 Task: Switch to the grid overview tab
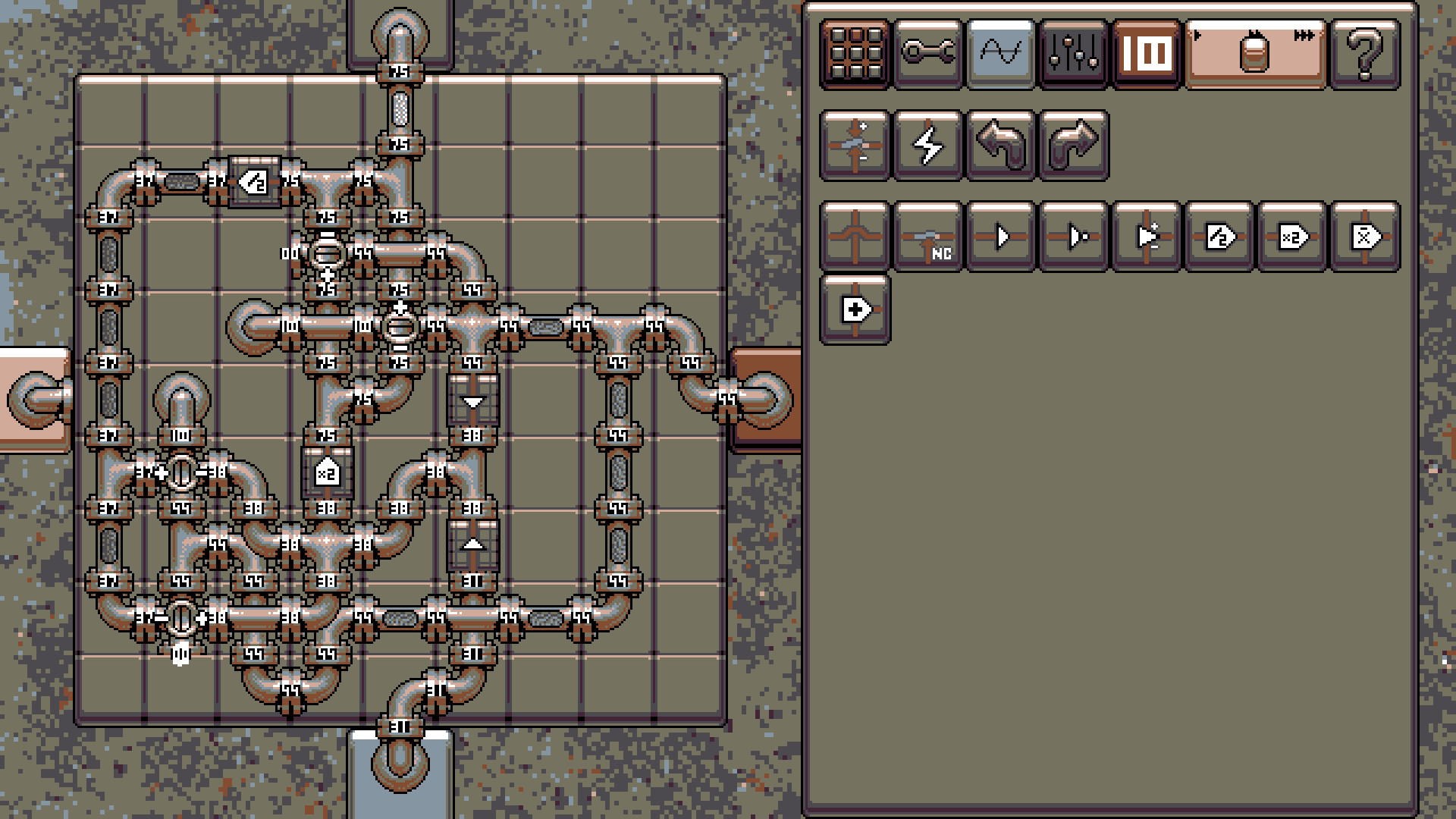point(853,52)
